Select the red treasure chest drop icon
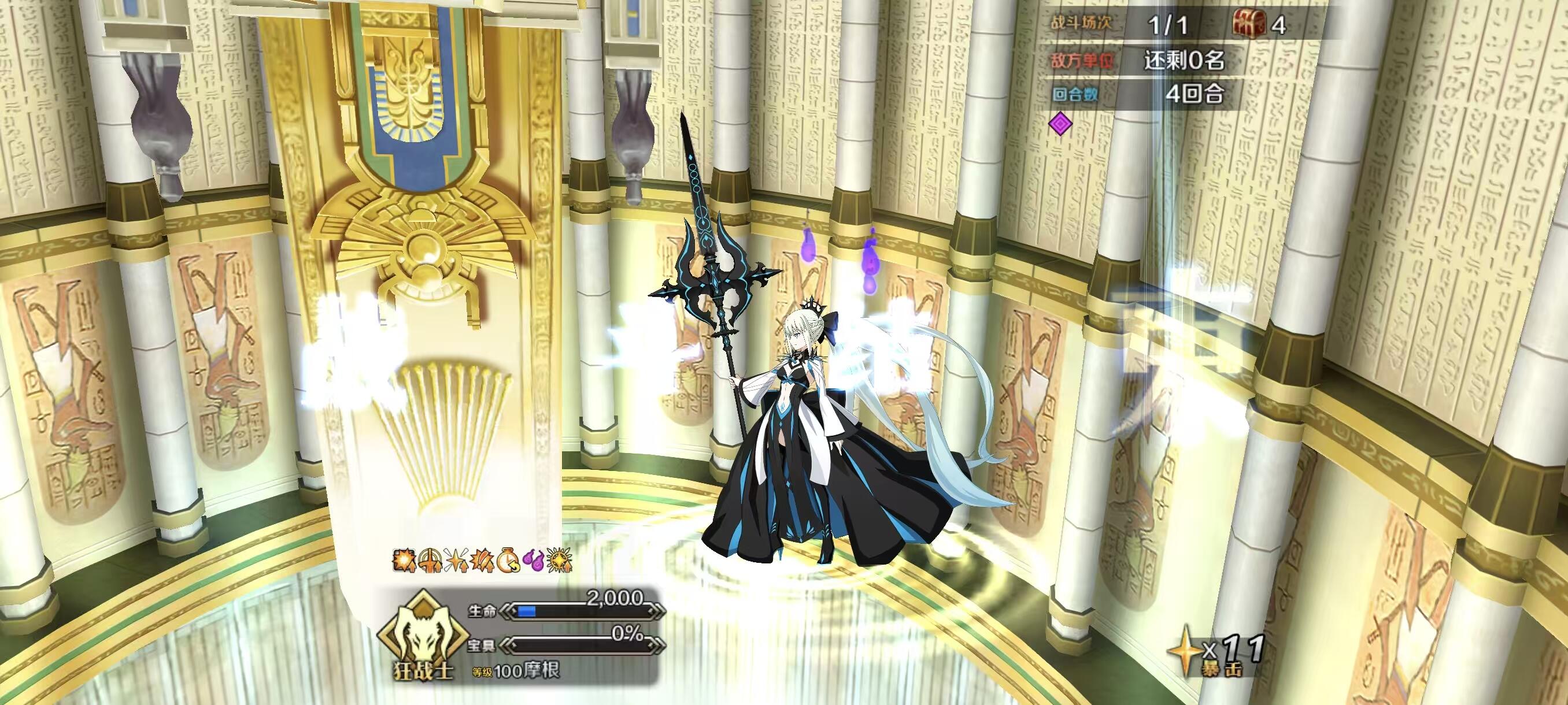This screenshot has width=1568, height=705. pyautogui.click(x=1249, y=24)
